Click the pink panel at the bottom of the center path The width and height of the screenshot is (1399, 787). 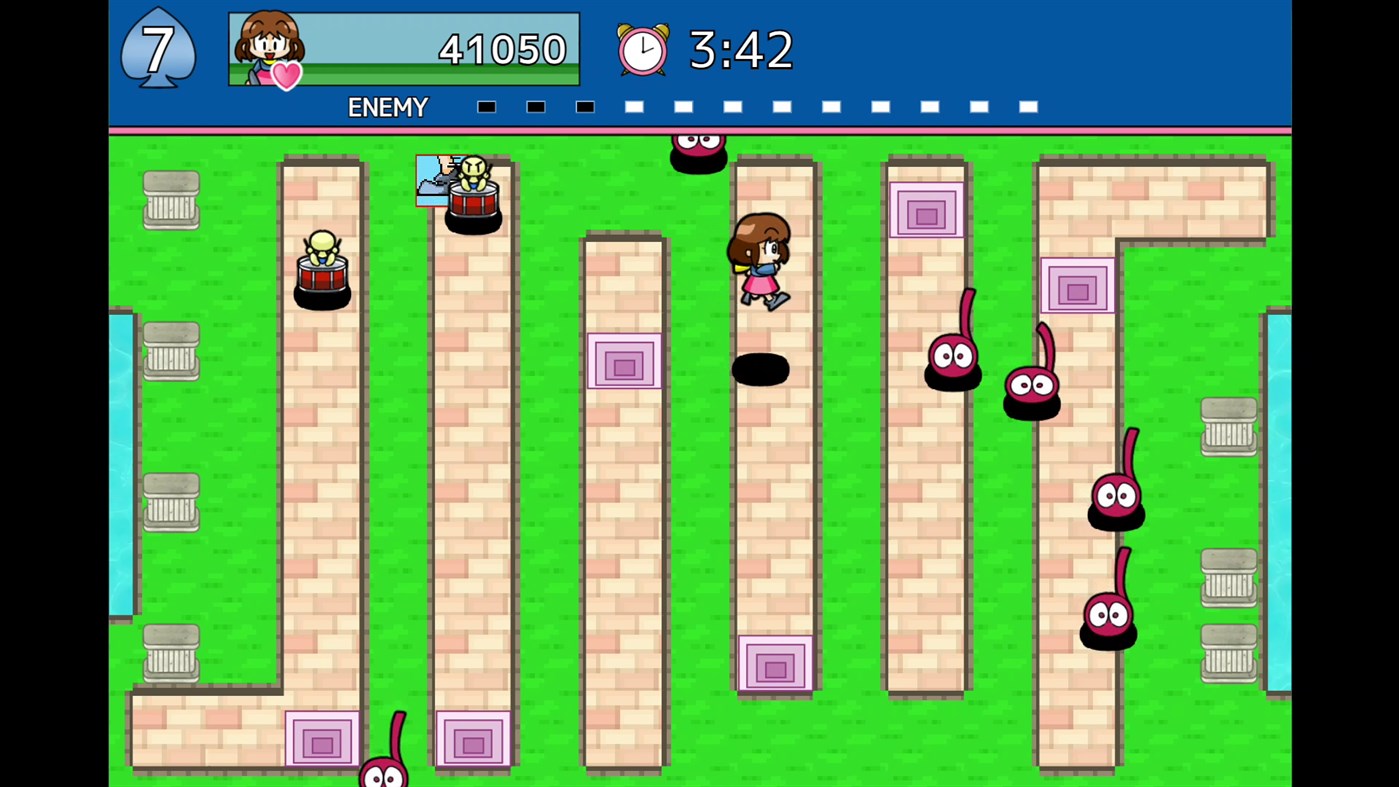point(776,665)
